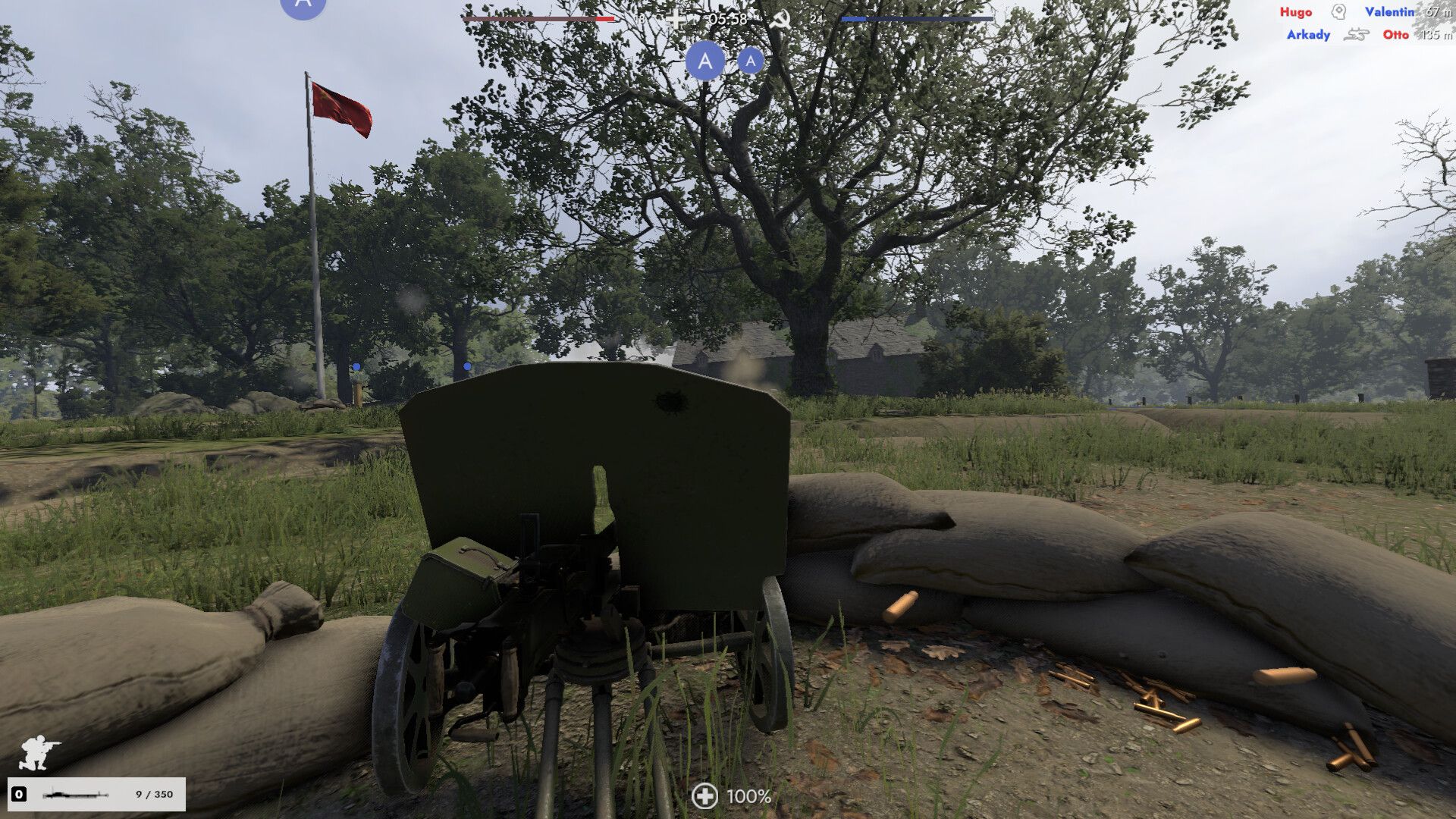
Task: Click the smaller A objective marker
Action: coord(750,61)
